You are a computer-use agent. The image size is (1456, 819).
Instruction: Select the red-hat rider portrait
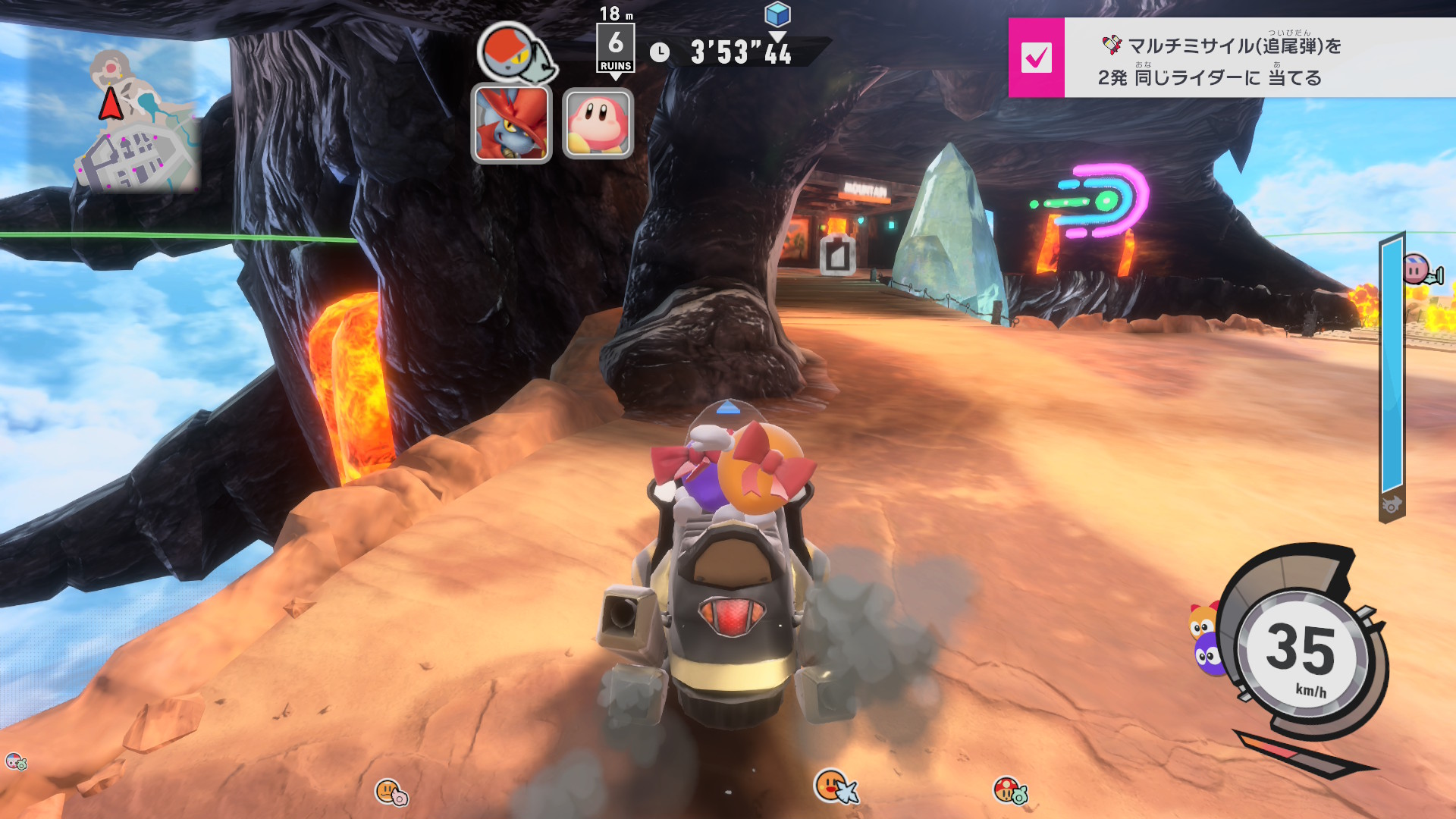tap(511, 124)
